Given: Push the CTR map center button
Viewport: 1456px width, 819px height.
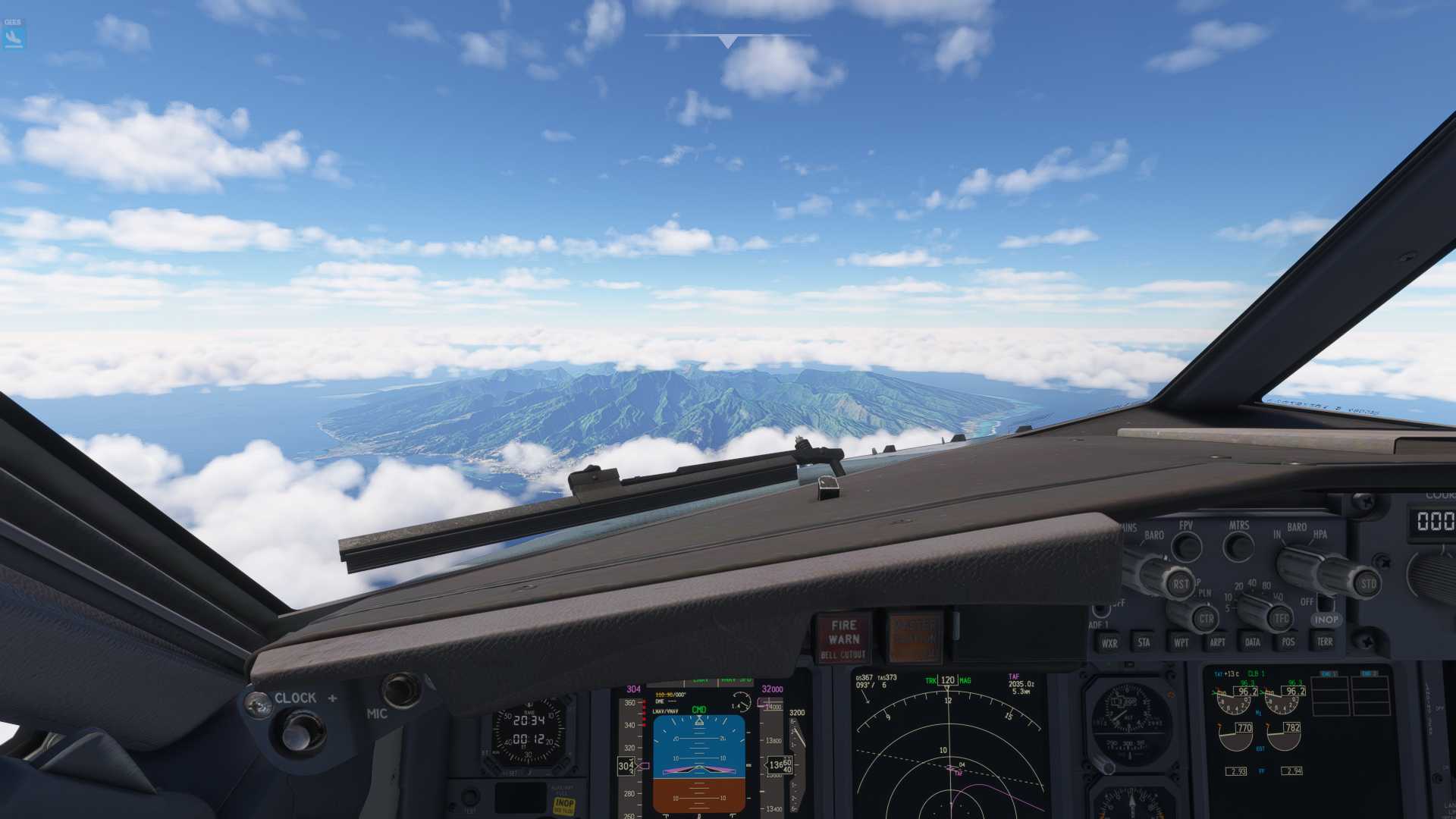Looking at the screenshot, I should 1206,619.
